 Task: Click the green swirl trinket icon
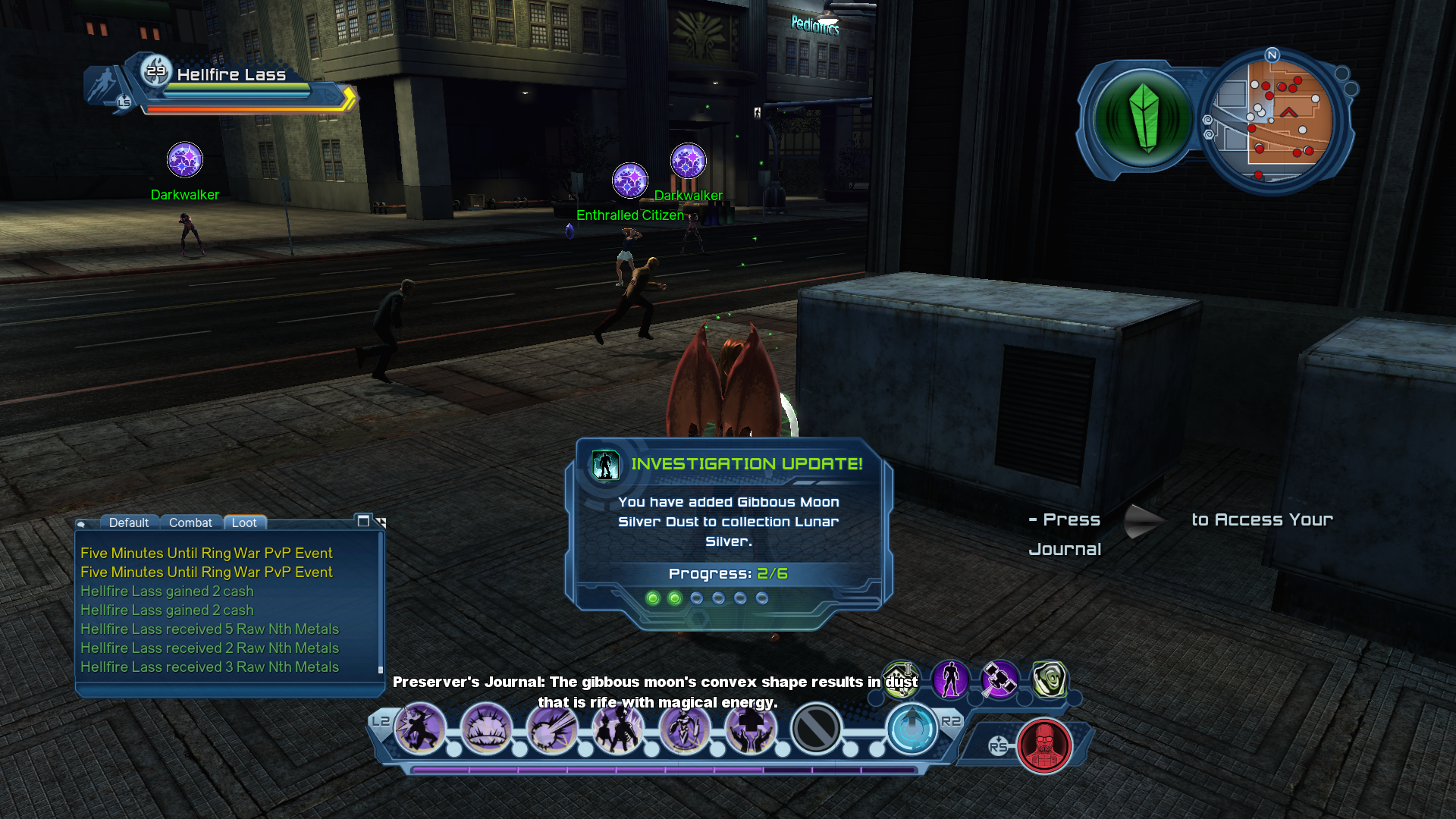(1049, 679)
